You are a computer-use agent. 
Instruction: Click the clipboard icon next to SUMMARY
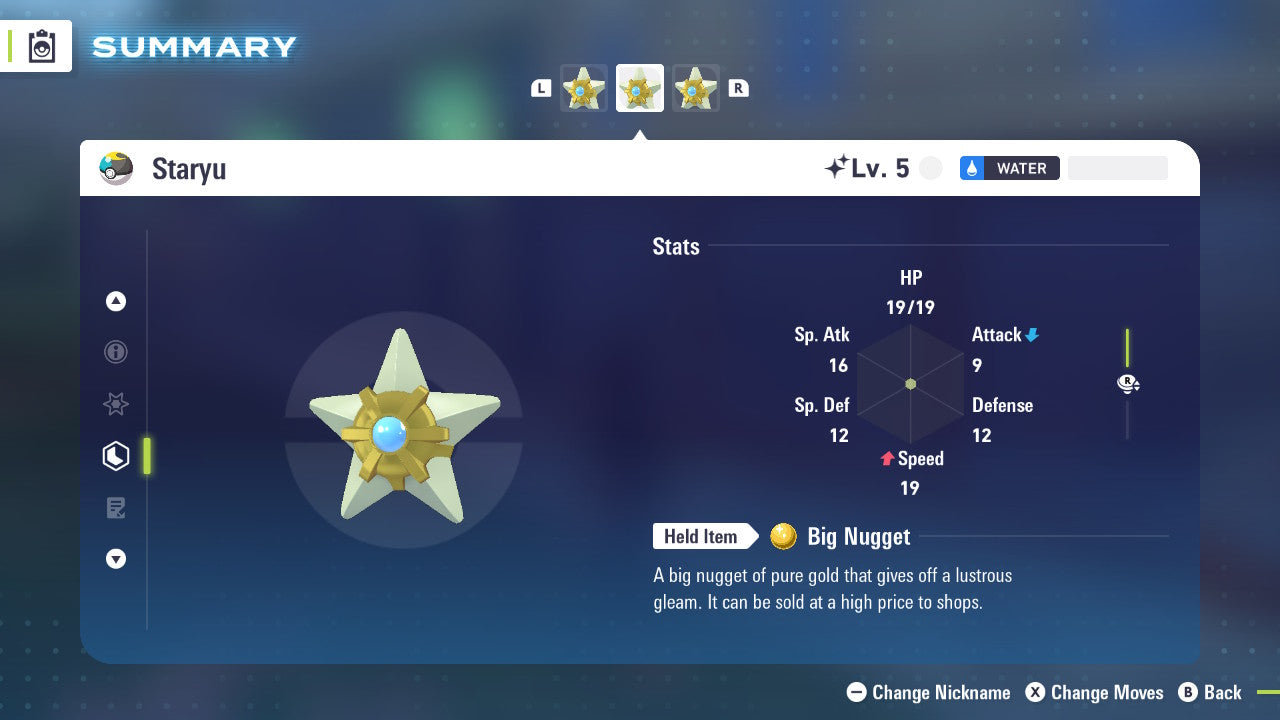coord(40,46)
